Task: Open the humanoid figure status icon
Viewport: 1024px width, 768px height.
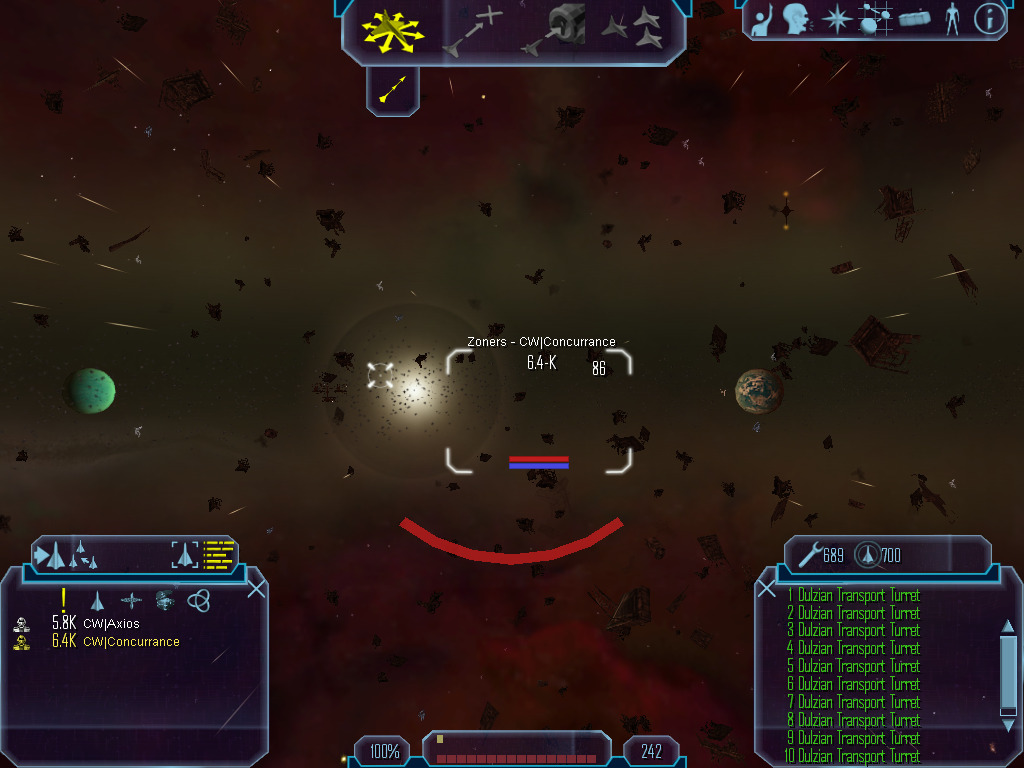Action: pyautogui.click(x=952, y=19)
